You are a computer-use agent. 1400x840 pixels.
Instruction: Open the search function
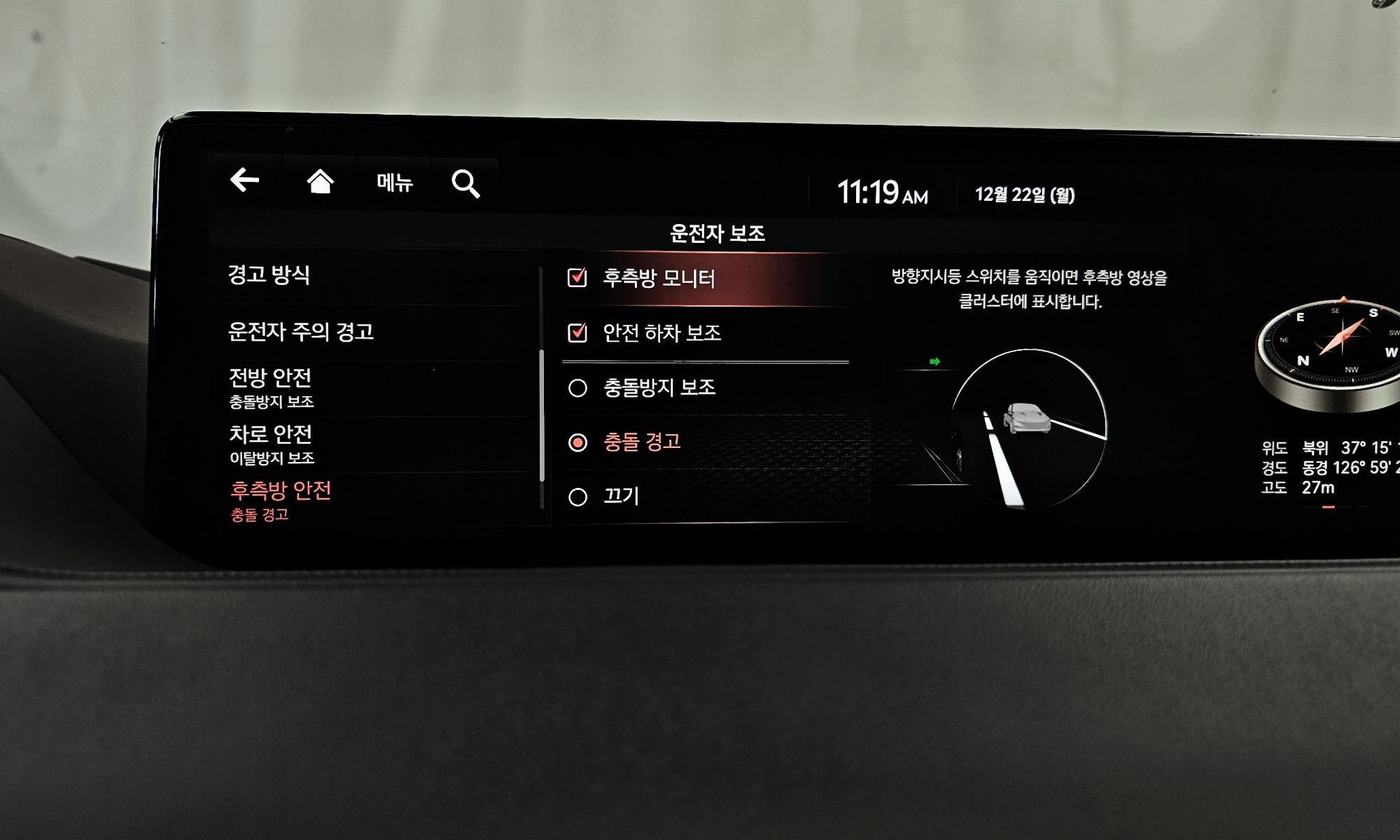465,184
